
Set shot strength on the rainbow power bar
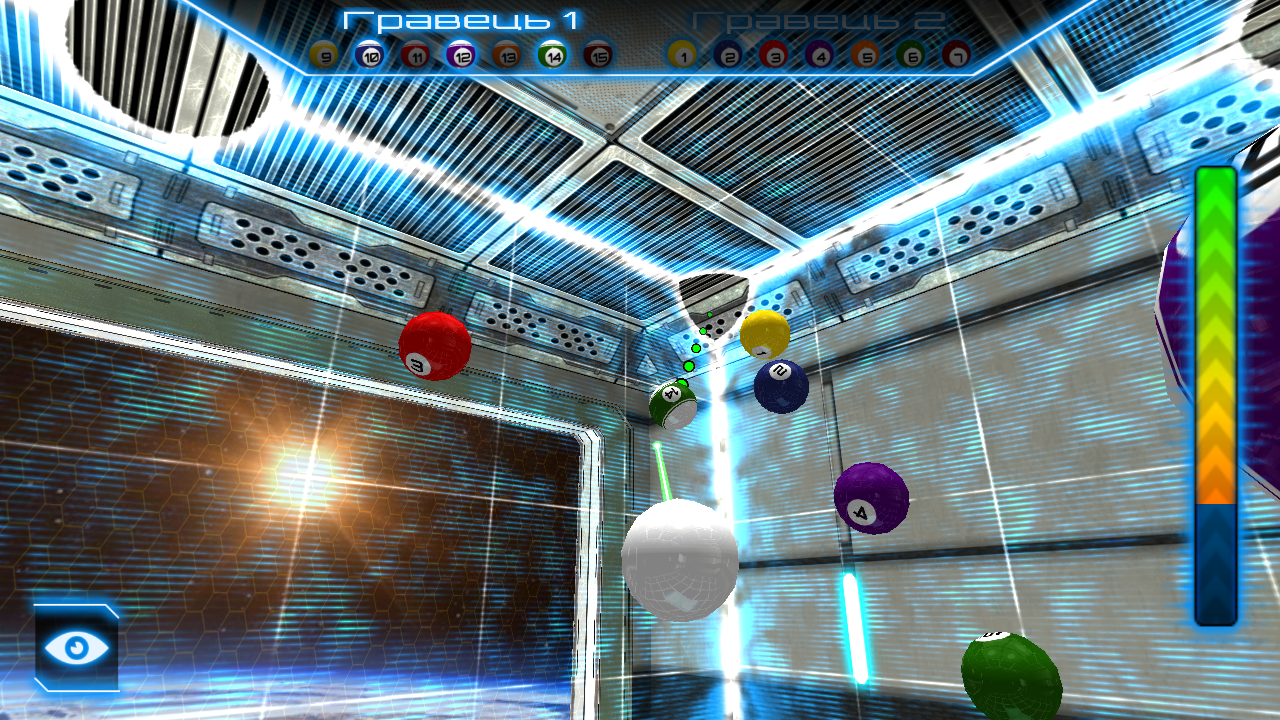tap(1216, 395)
